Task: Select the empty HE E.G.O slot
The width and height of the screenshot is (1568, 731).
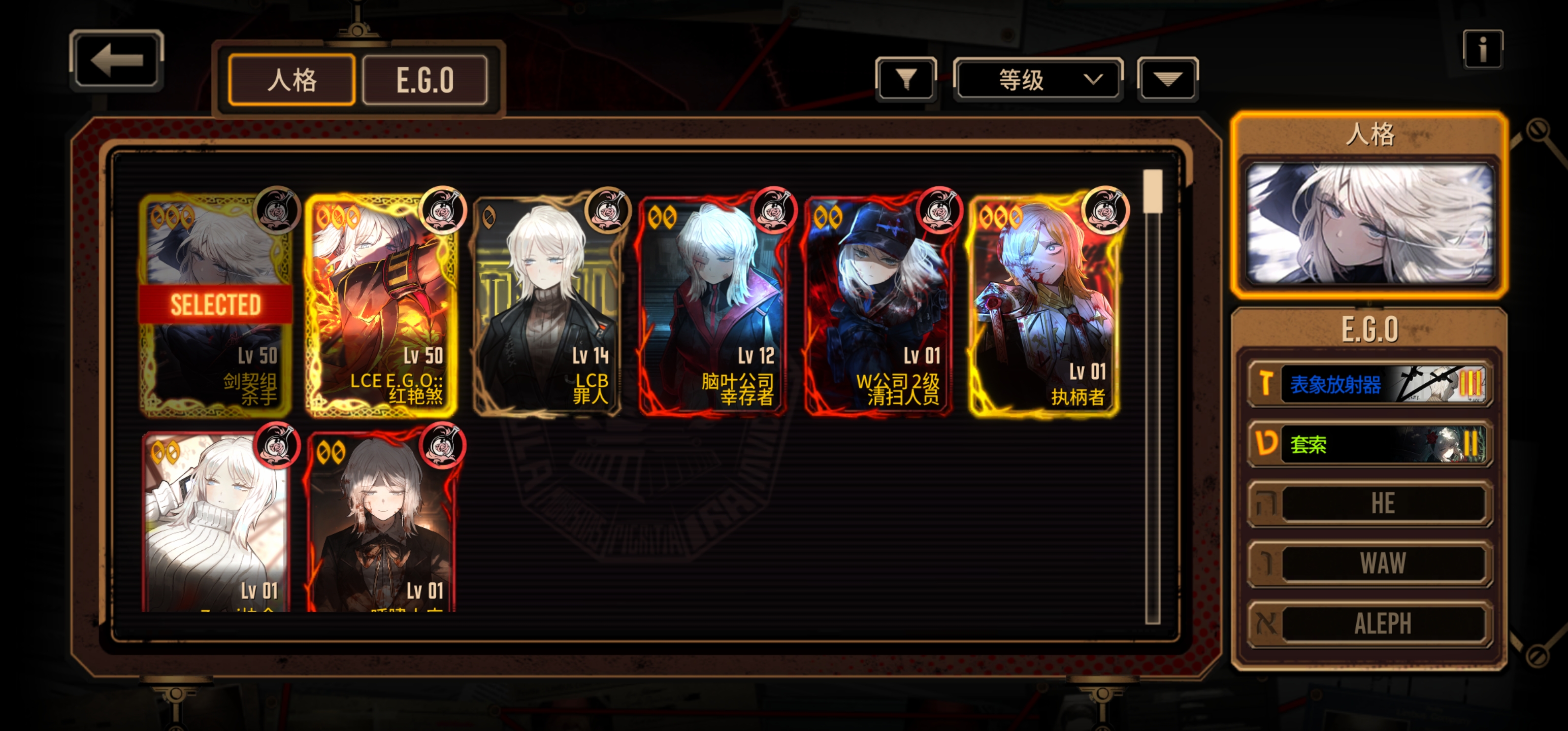Action: [x=1369, y=504]
